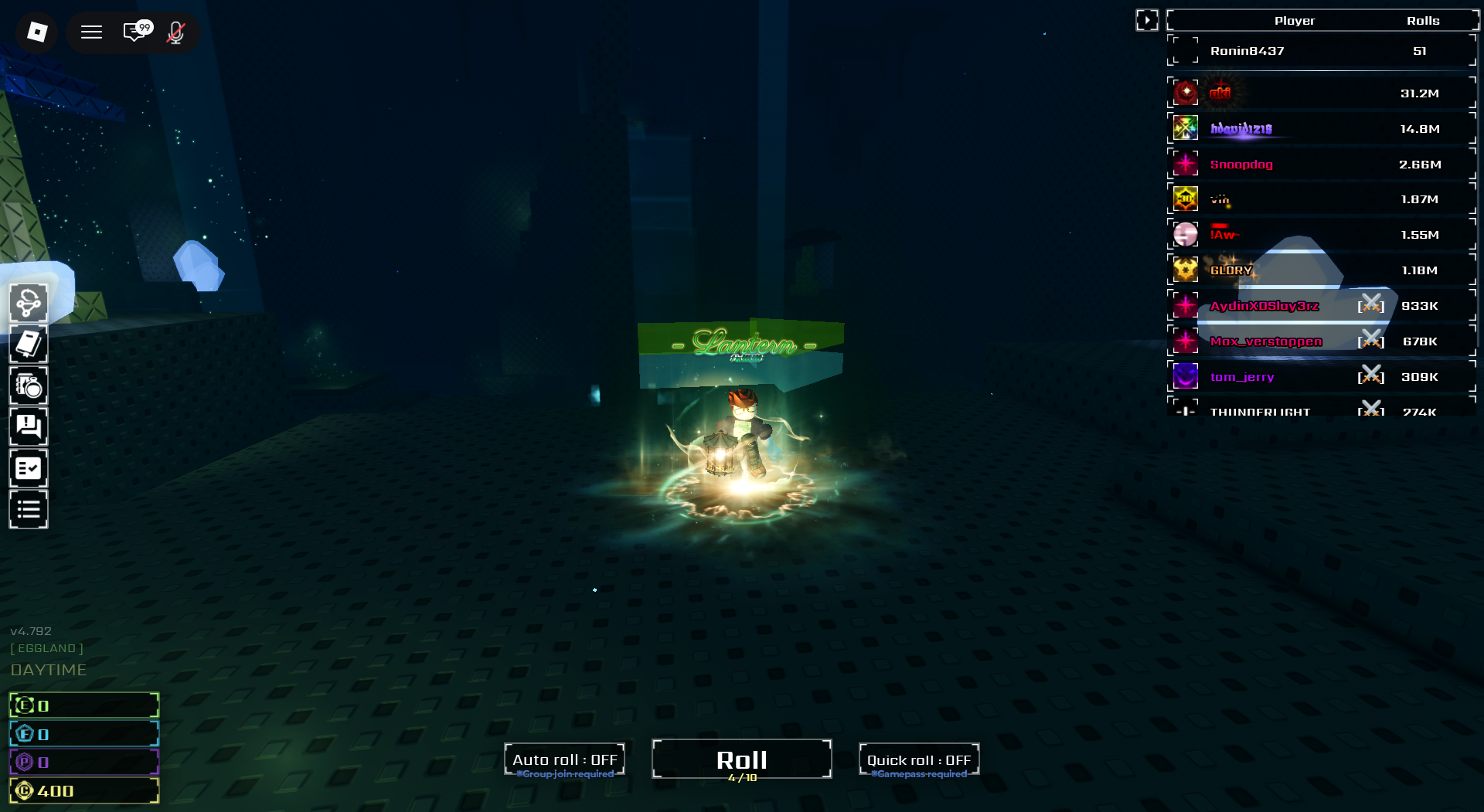Image resolution: width=1484 pixels, height=812 pixels.
Task: Open the backpack and potion inventory icon
Action: (x=29, y=386)
